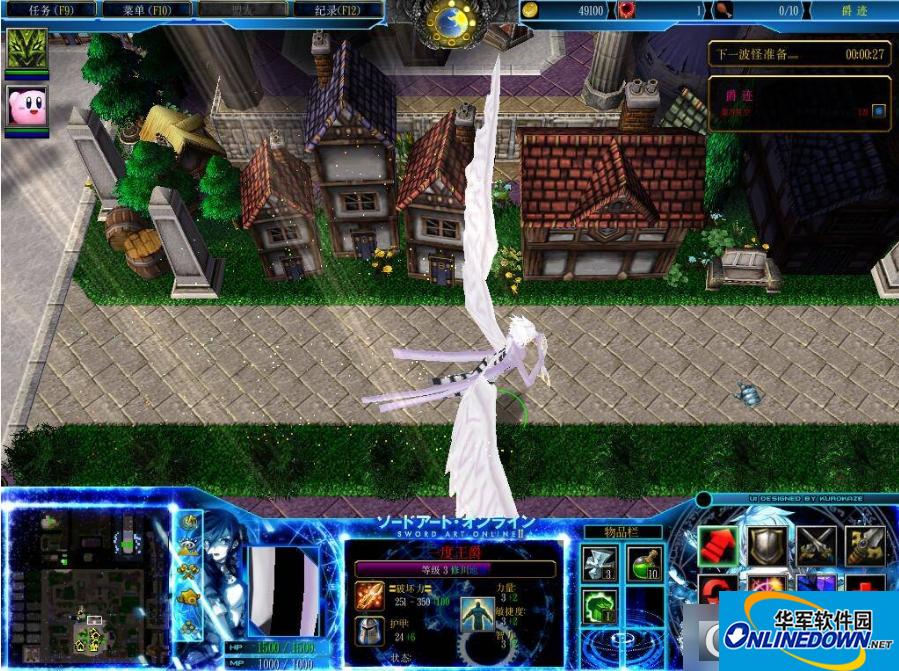Activate the red move command icon
Viewport: 899px width, 671px height.
point(716,545)
